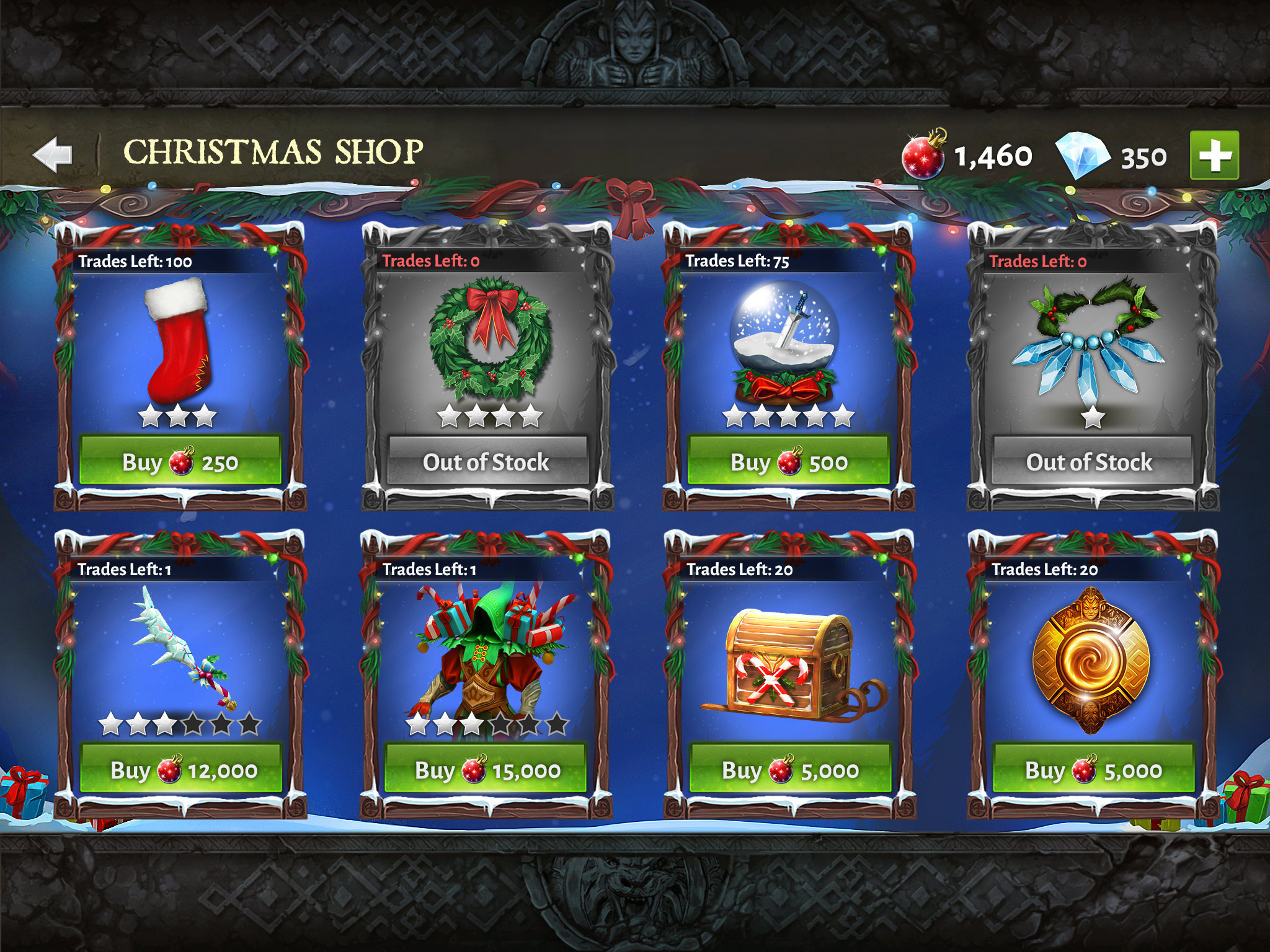View the golden swirl medallion
The image size is (1270, 952).
[x=1090, y=660]
